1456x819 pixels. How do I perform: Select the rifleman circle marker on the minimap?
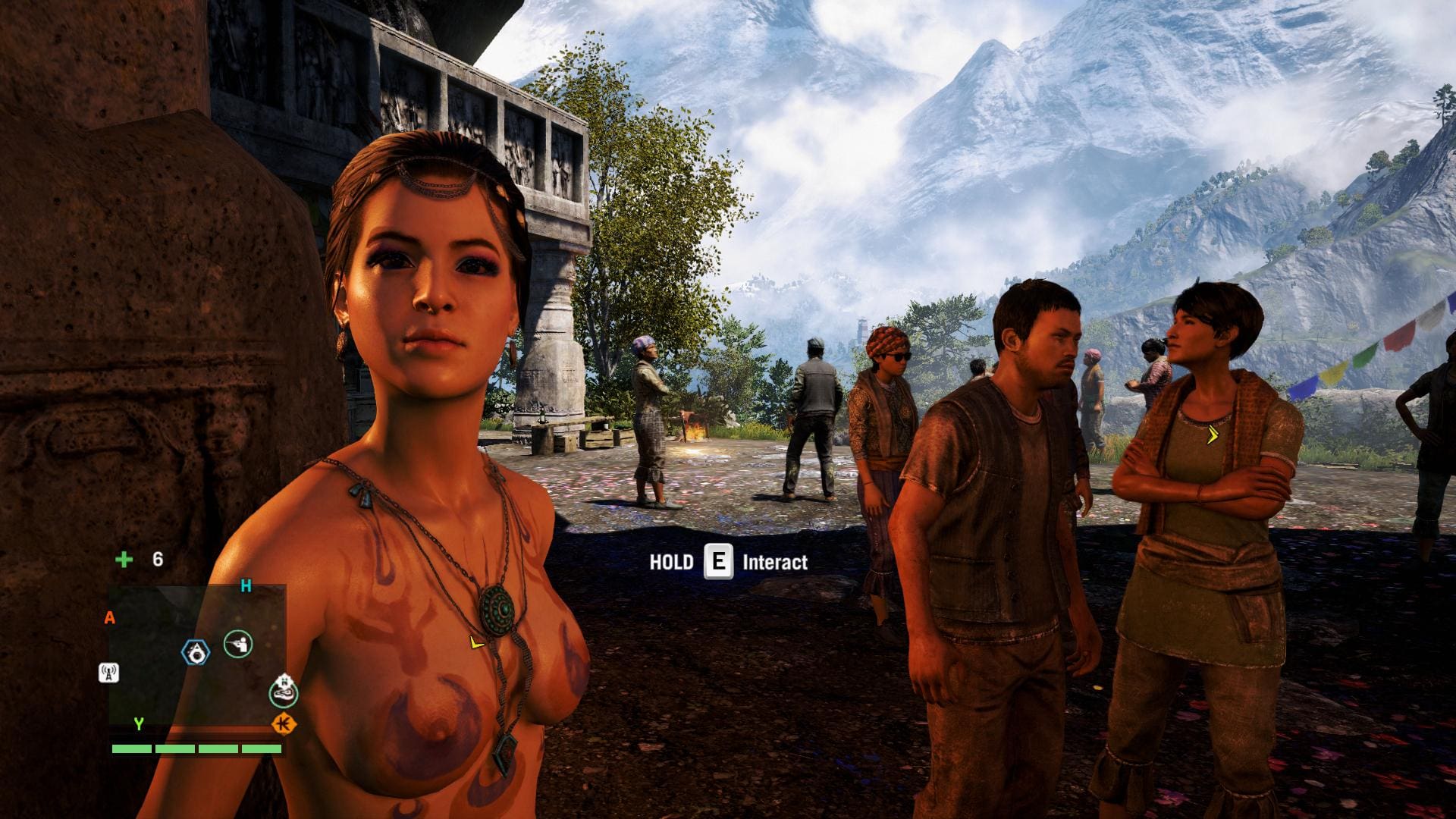click(238, 645)
